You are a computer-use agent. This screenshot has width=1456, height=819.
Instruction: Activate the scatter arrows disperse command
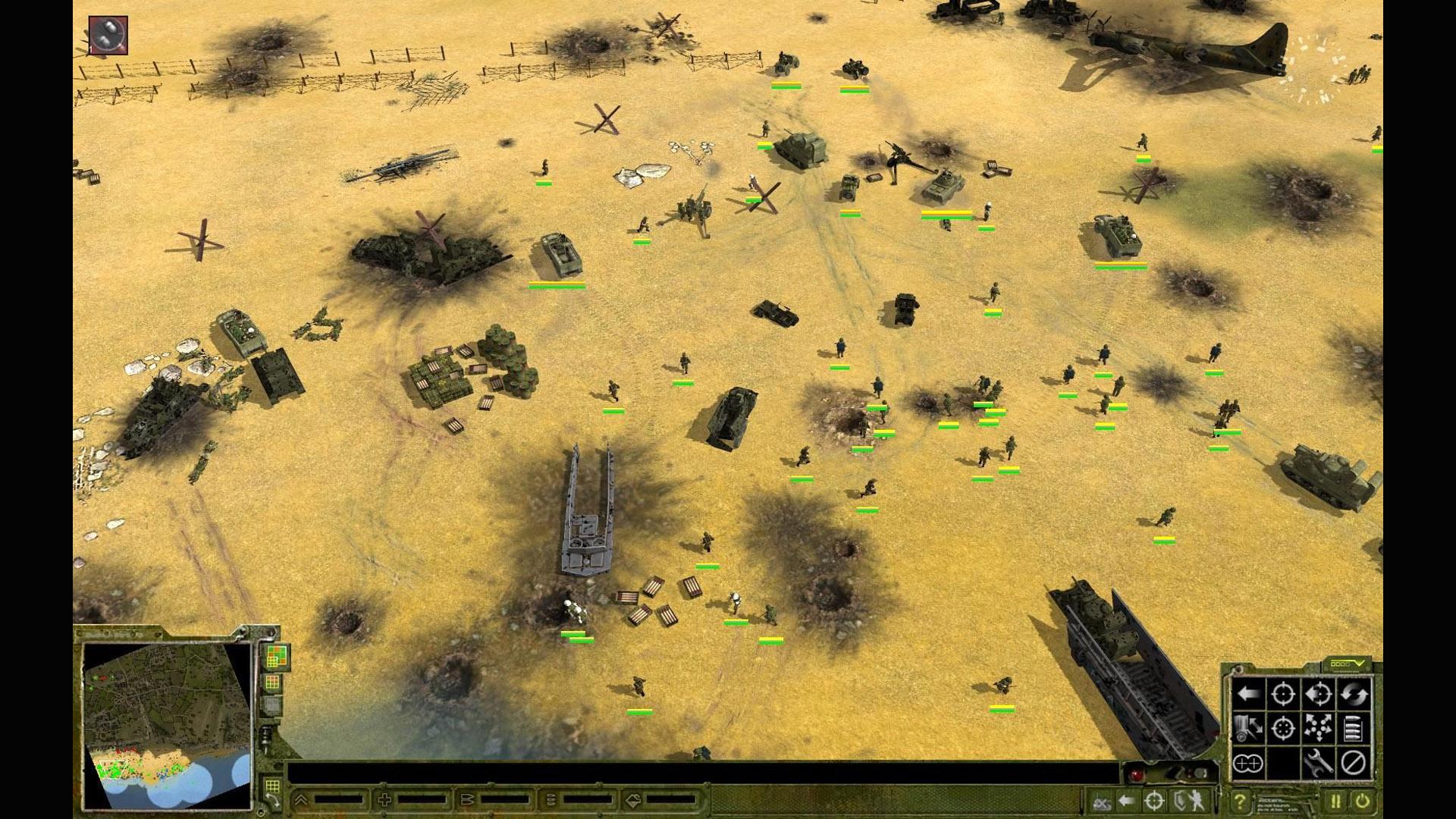[x=1319, y=728]
